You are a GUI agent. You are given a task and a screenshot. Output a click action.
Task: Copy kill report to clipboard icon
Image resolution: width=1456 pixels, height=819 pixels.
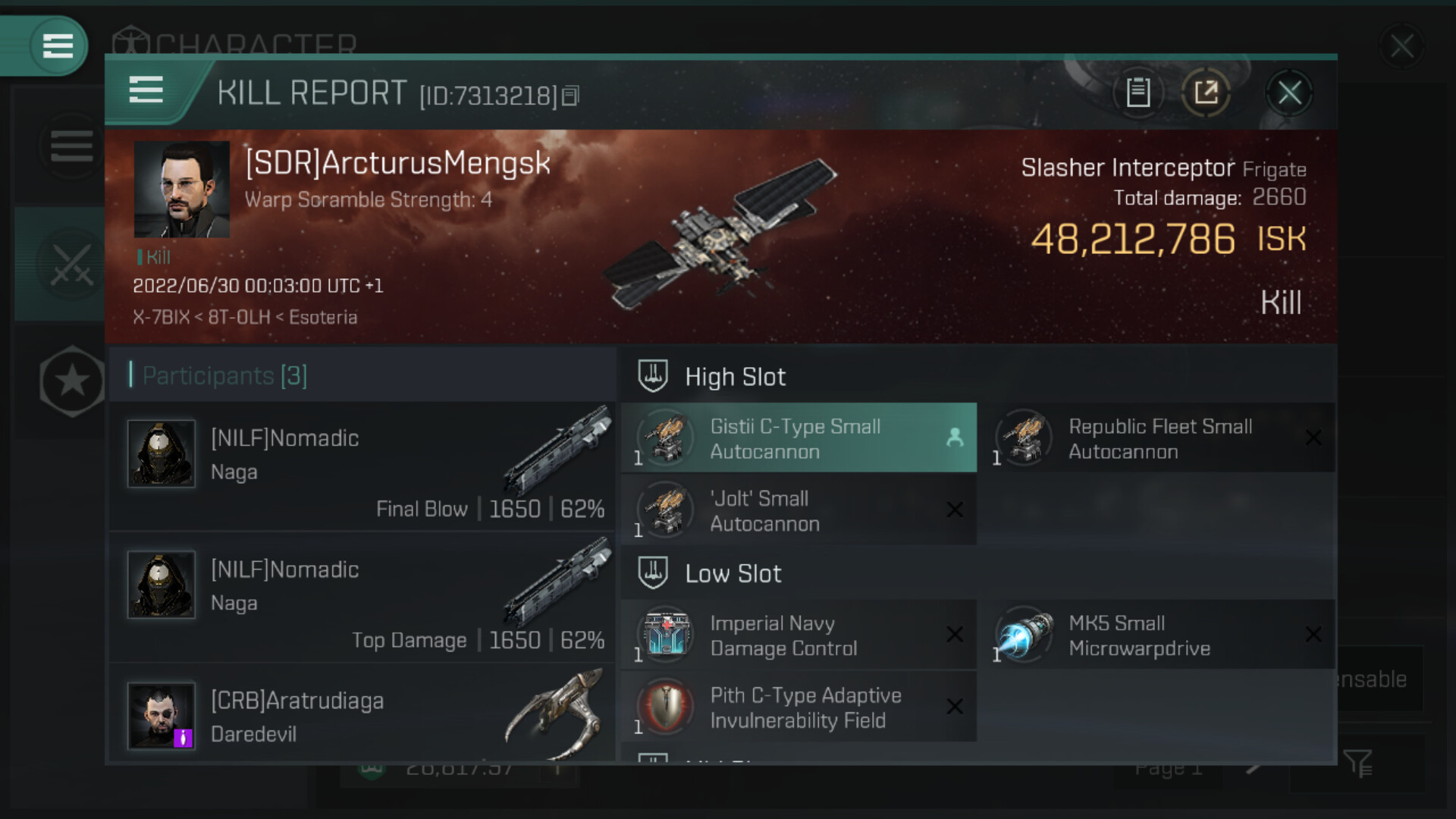(x=1137, y=93)
